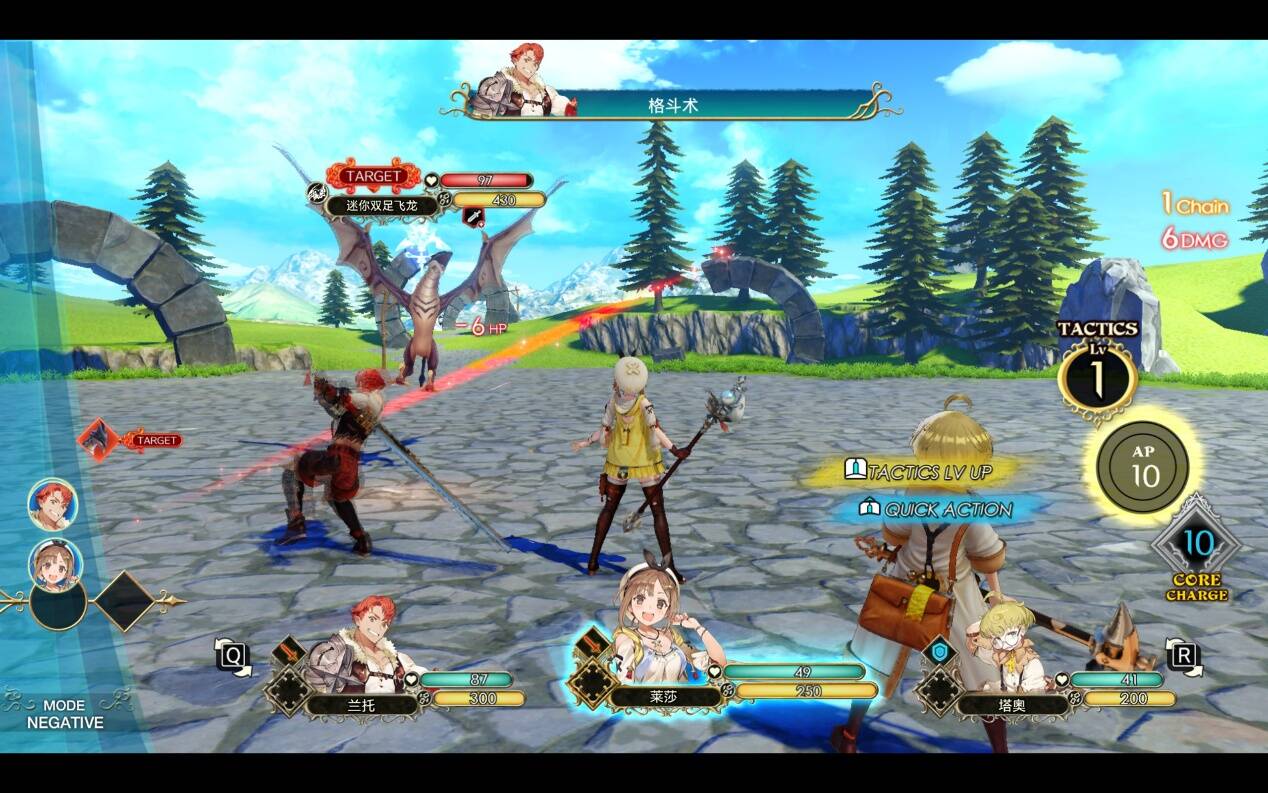
Task: Trigger the Tactics LV Up prompt
Action: [x=918, y=472]
